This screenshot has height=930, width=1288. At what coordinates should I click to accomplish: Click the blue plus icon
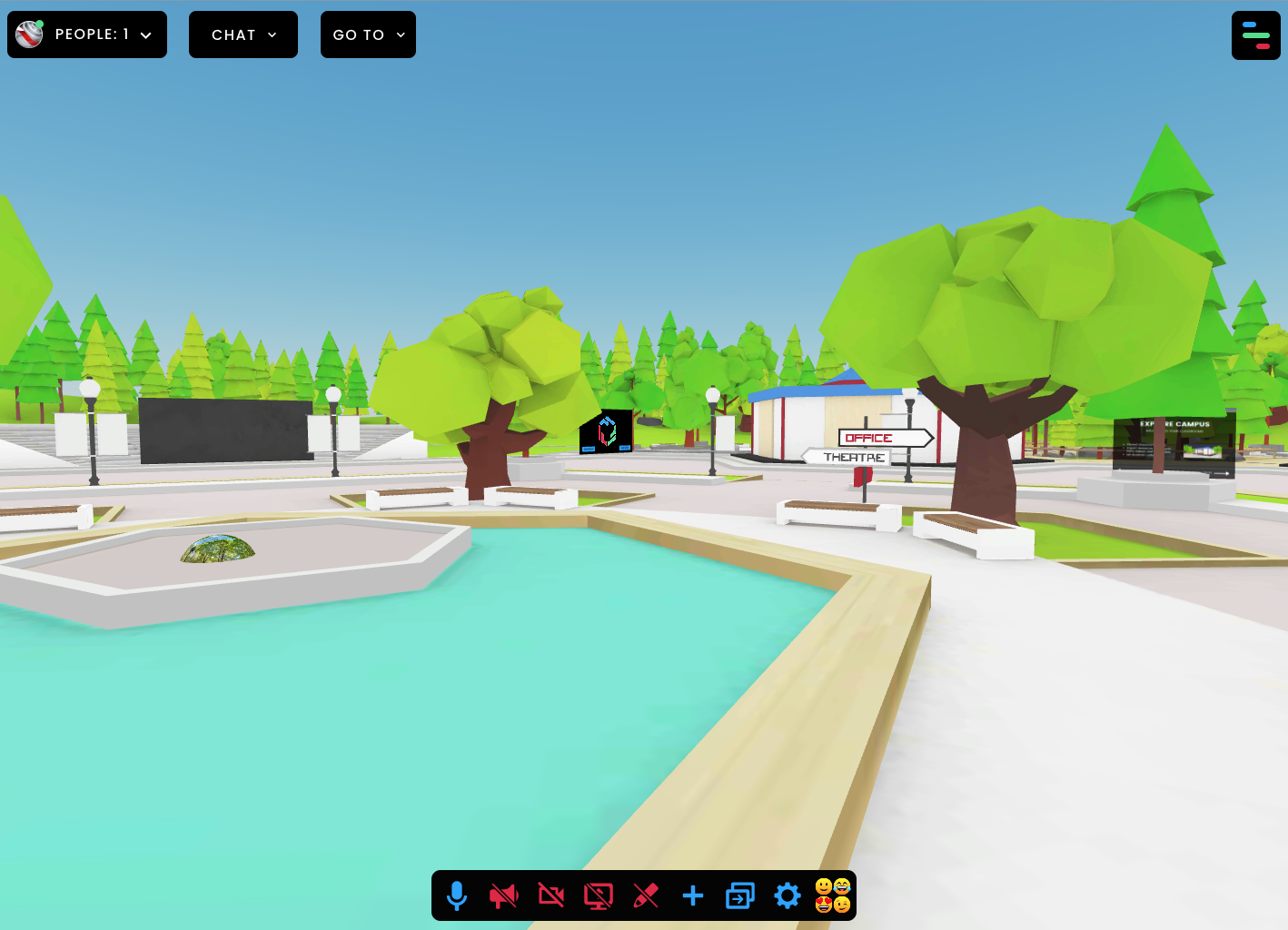(x=693, y=896)
